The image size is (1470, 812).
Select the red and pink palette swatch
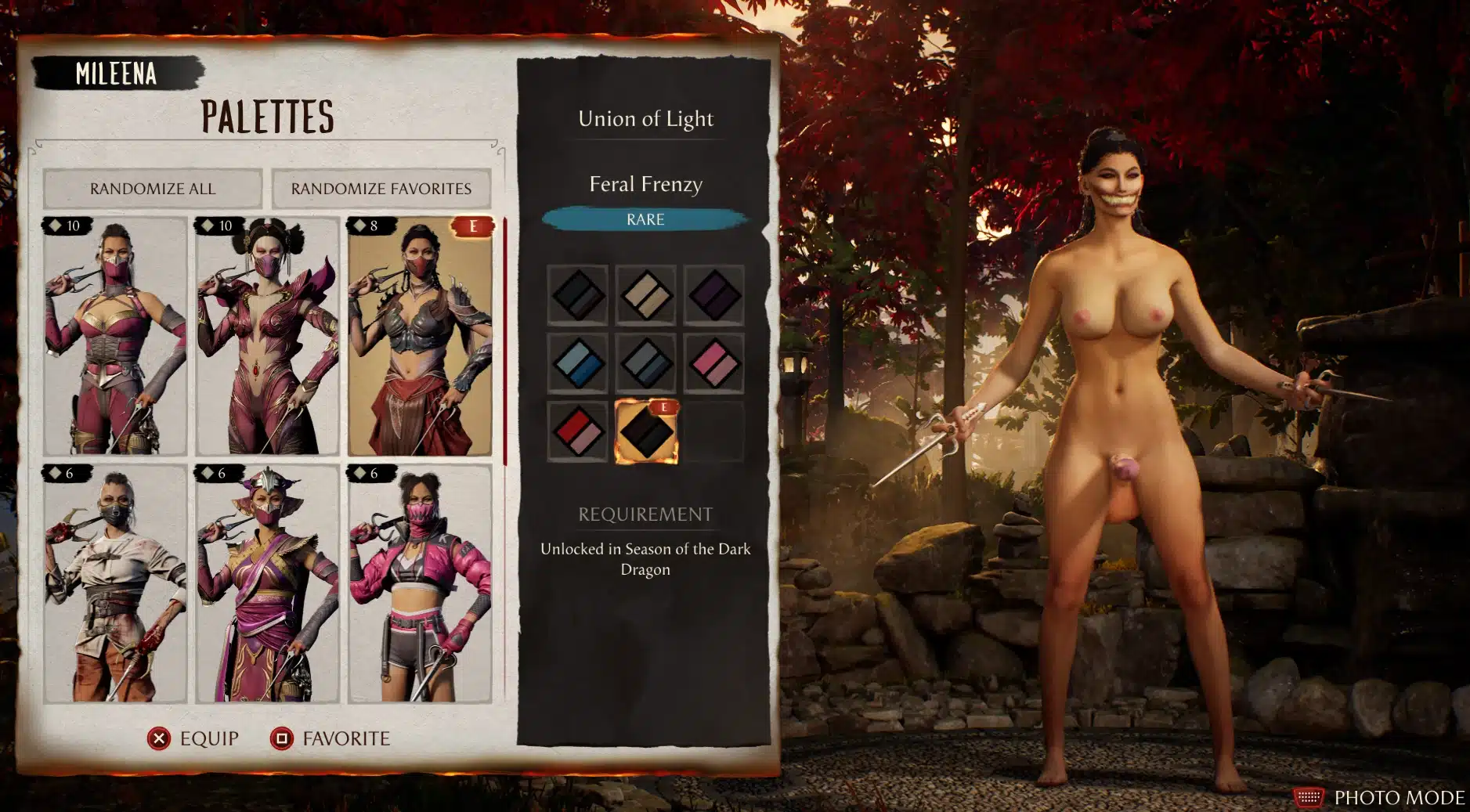578,431
